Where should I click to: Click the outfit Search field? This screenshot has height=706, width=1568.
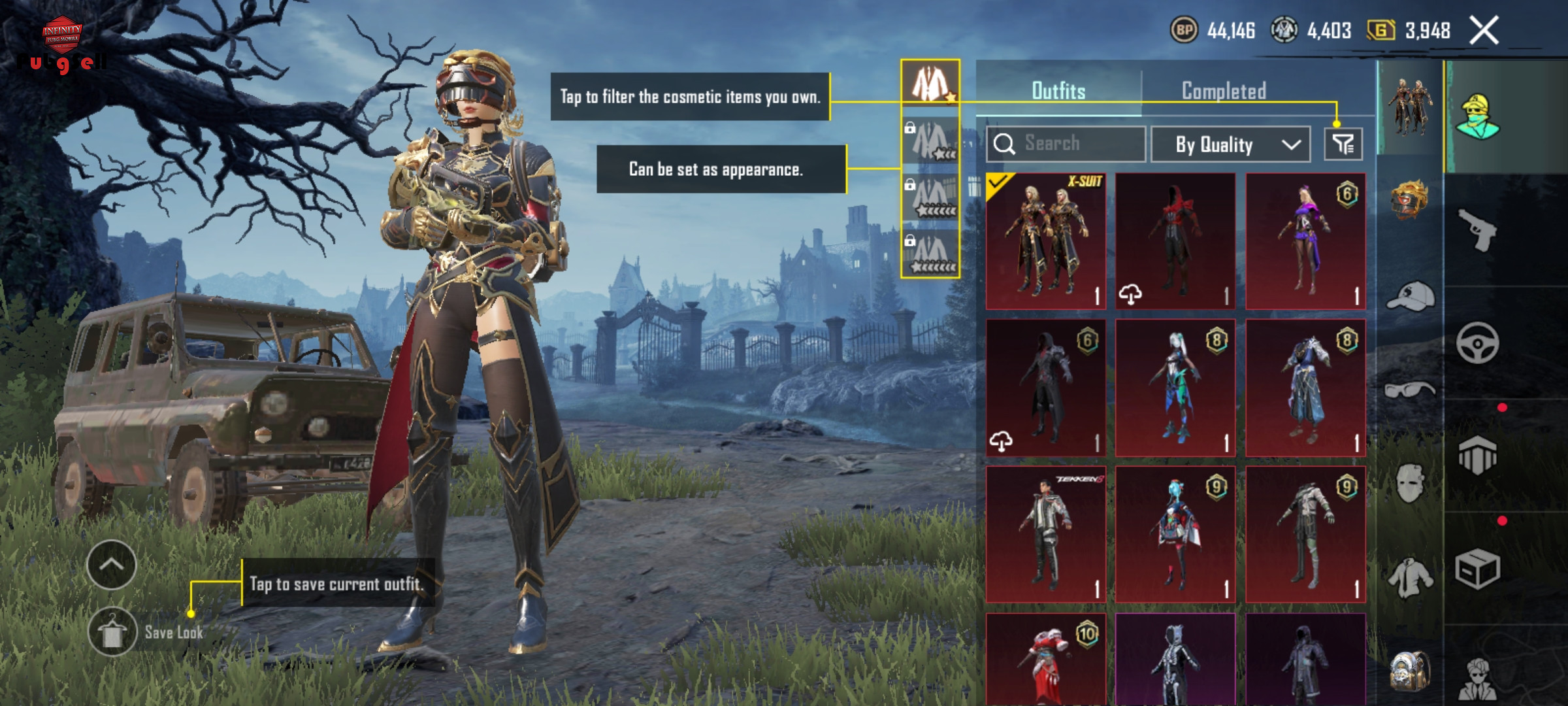pyautogui.click(x=1066, y=144)
